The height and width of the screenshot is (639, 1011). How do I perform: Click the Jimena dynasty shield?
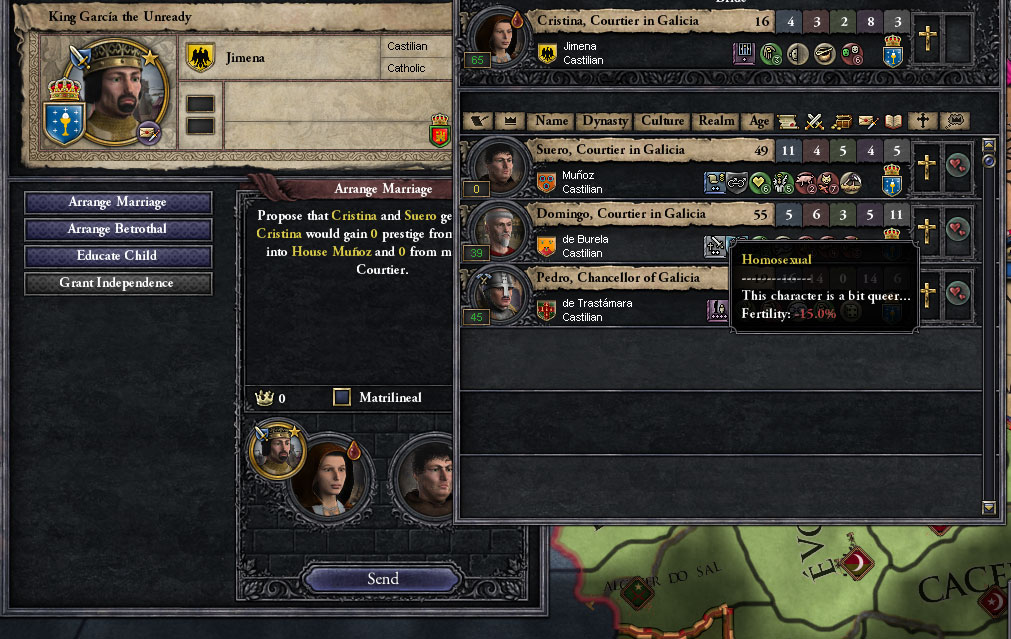pyautogui.click(x=201, y=58)
